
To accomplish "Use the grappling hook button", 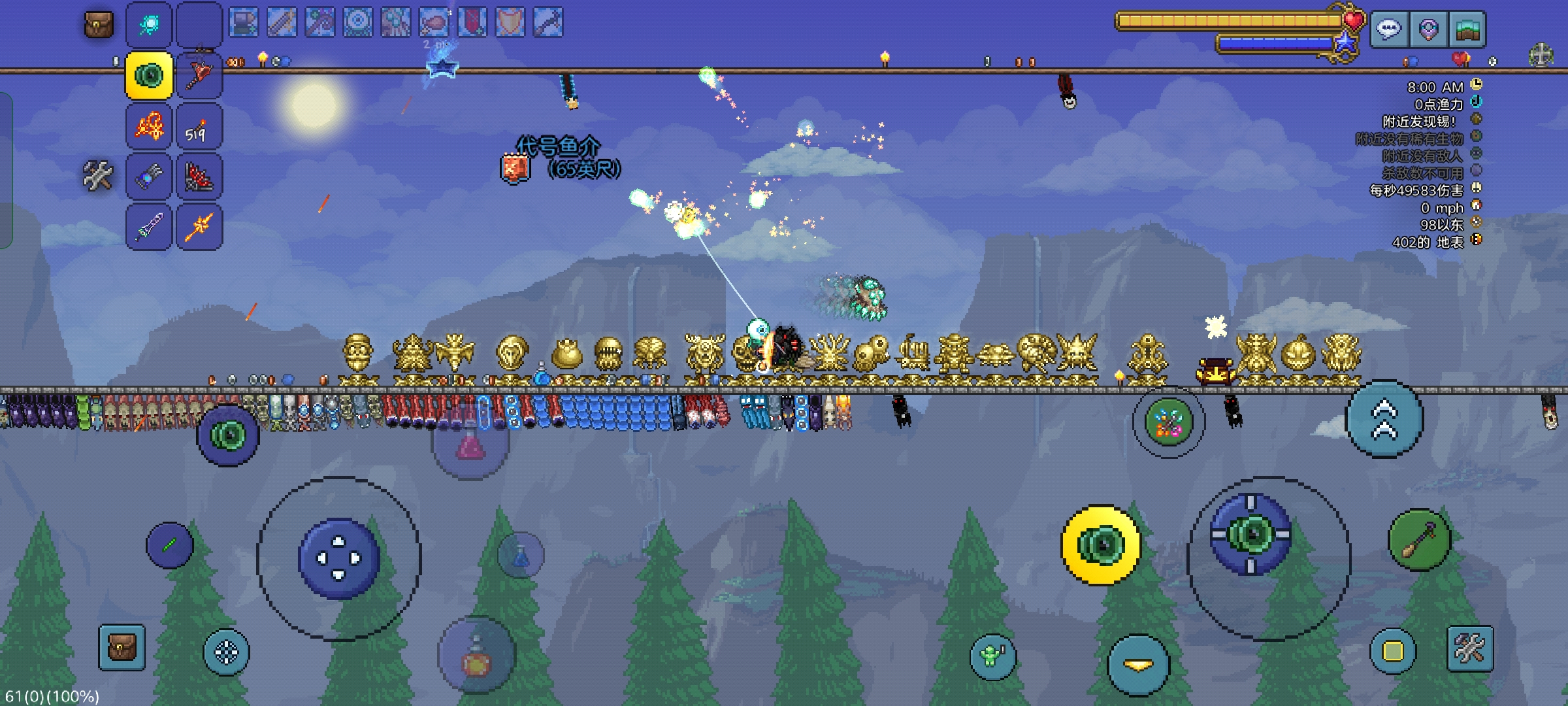I will (x=1419, y=540).
